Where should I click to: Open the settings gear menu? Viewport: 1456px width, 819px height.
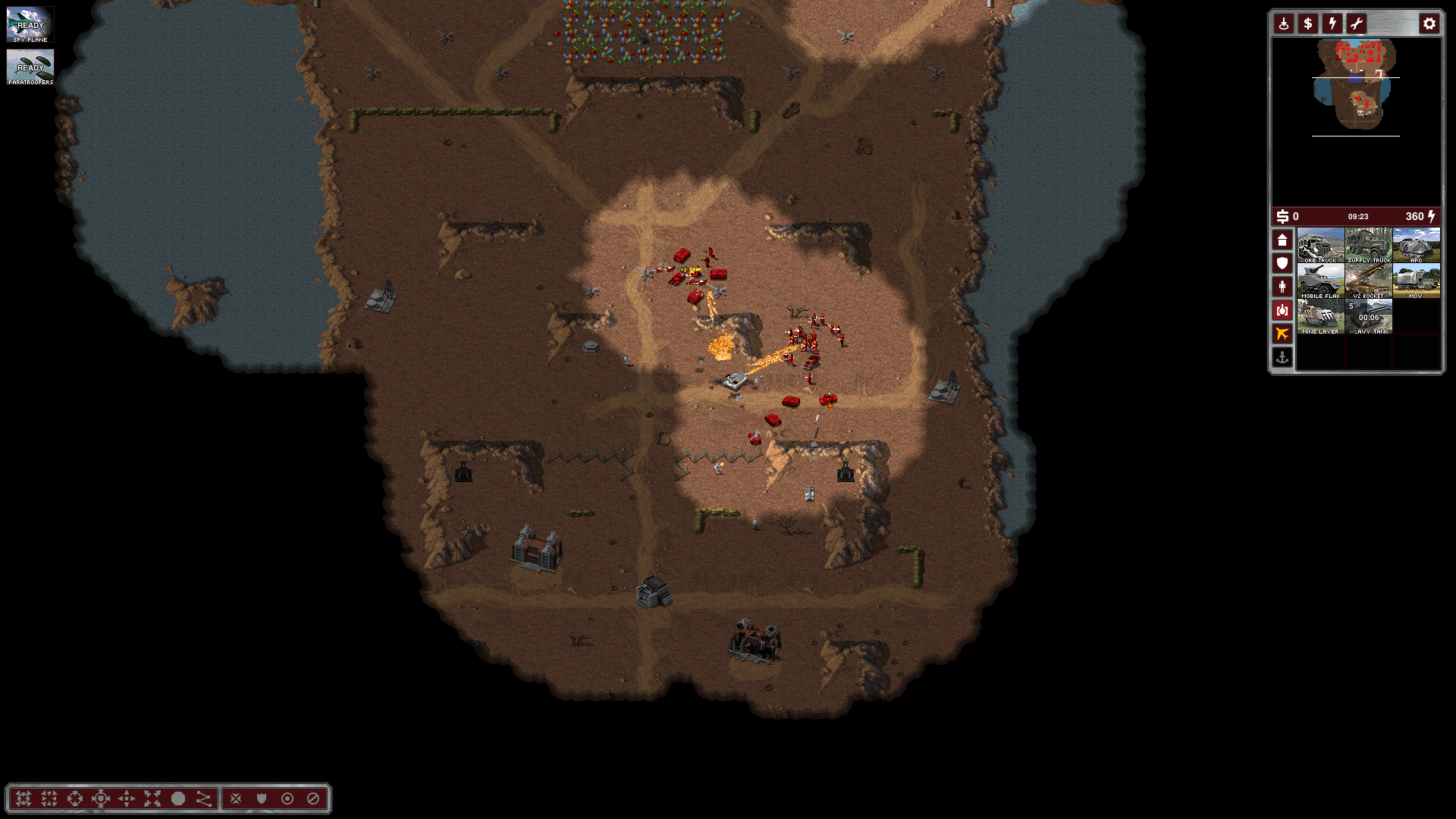tap(1429, 24)
